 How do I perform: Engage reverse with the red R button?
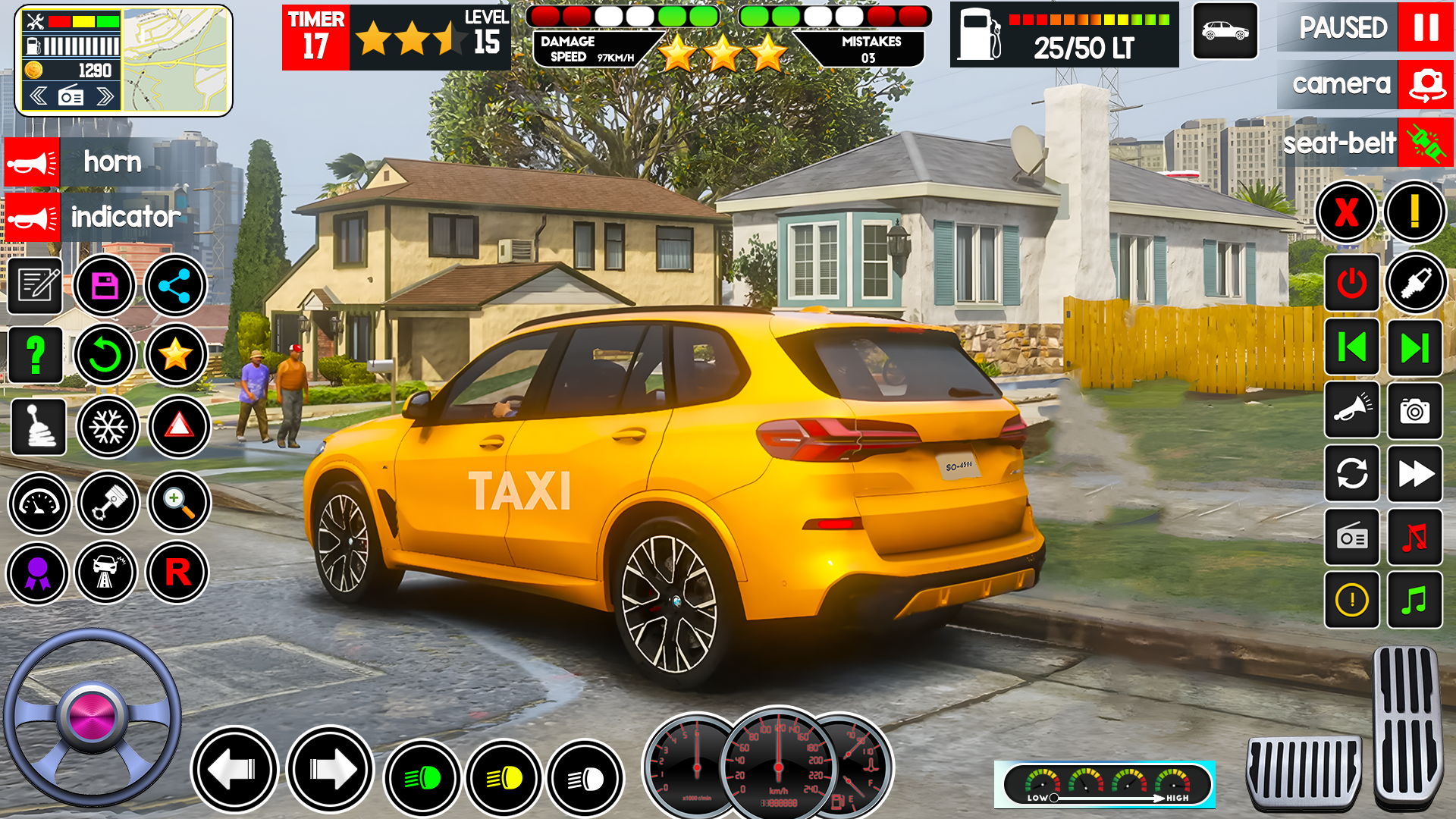click(177, 573)
